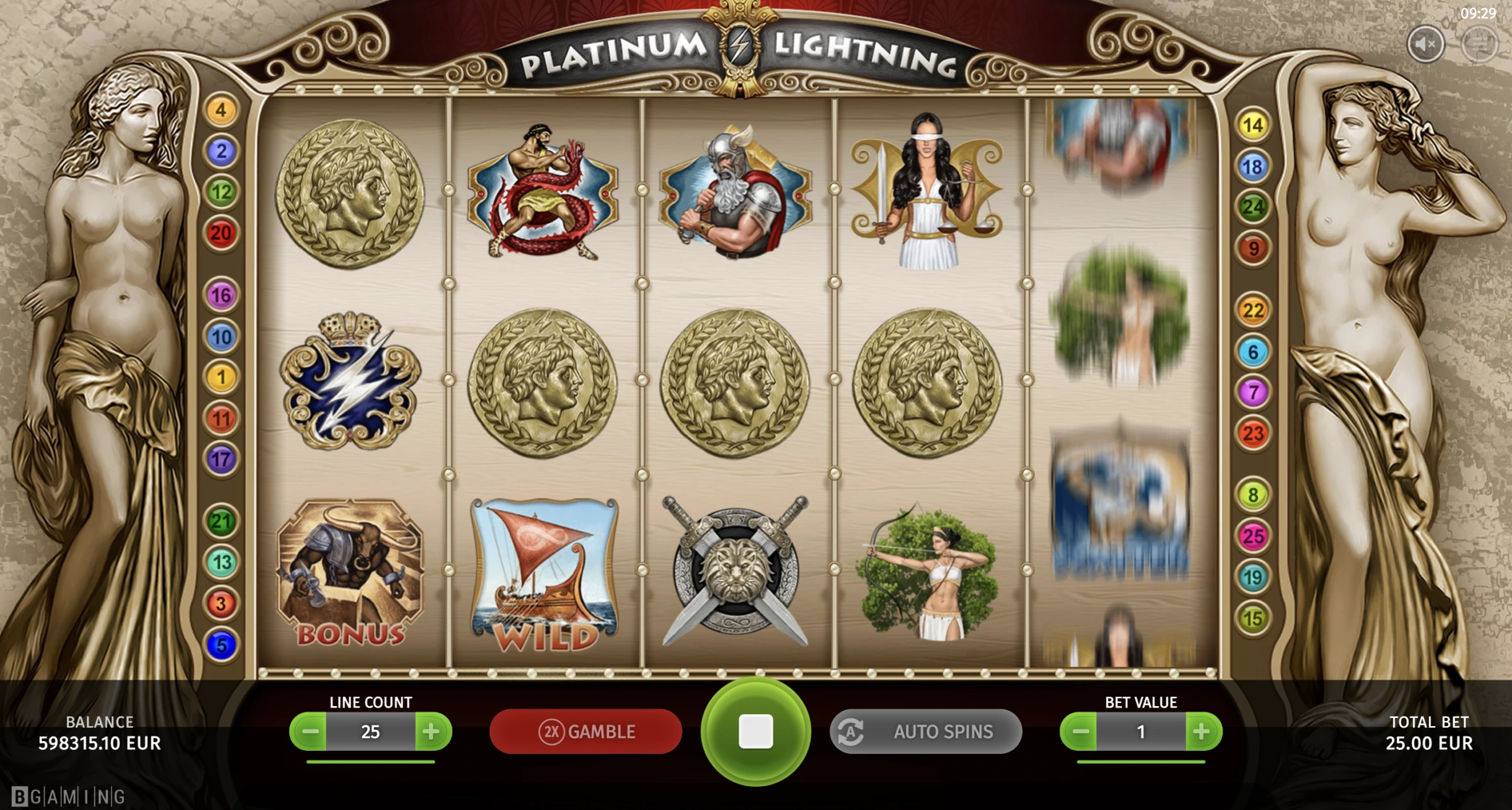Lower the bet value
The image size is (1512, 810).
[x=1080, y=731]
